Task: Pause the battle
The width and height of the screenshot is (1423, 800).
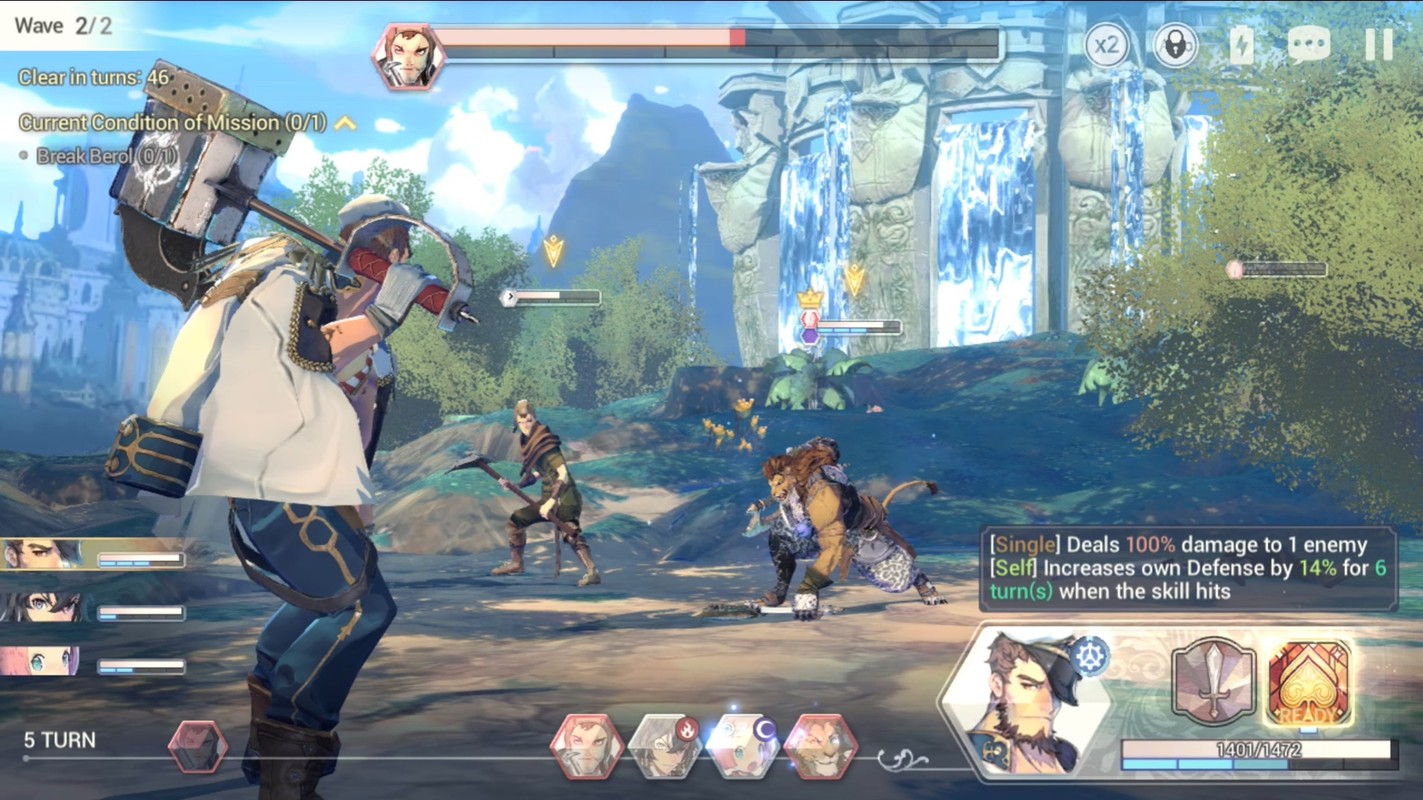Action: tap(1378, 46)
